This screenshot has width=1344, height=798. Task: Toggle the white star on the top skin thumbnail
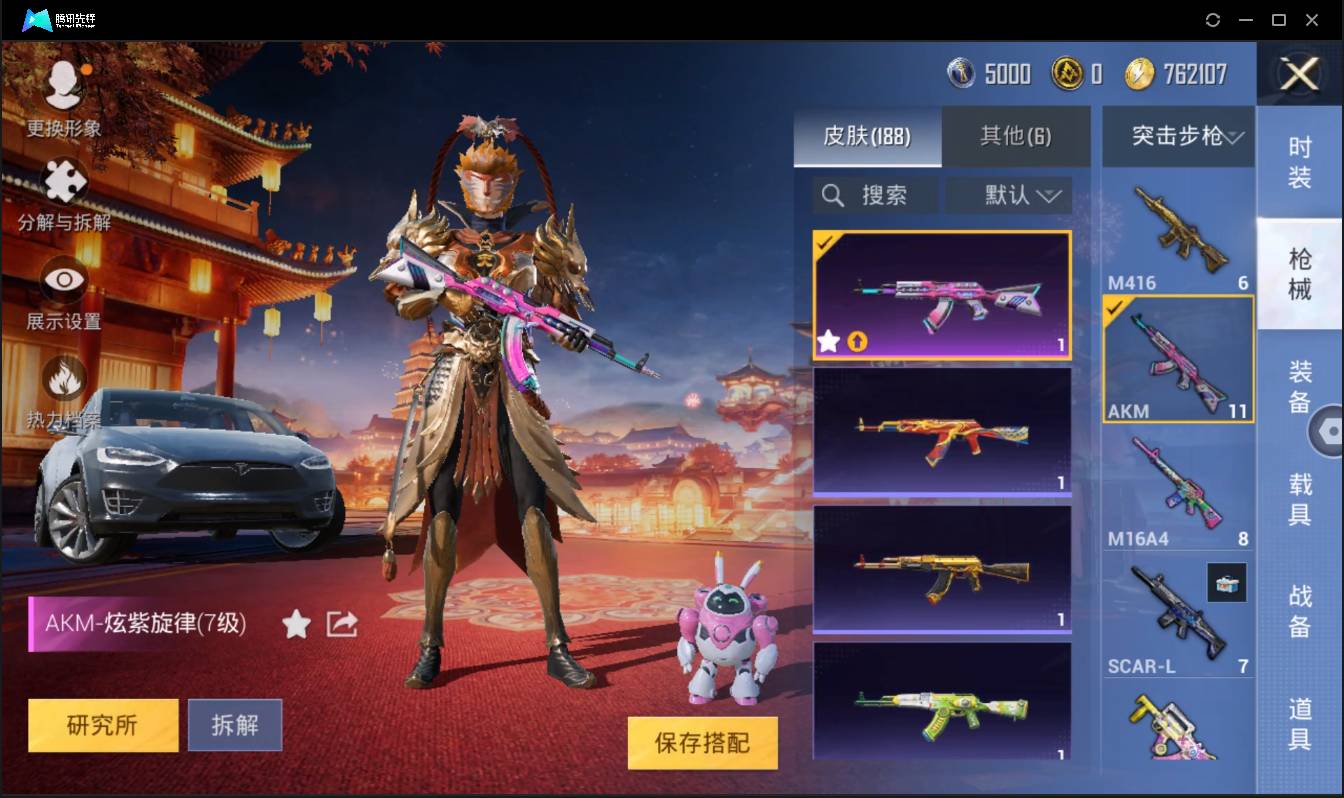(827, 342)
